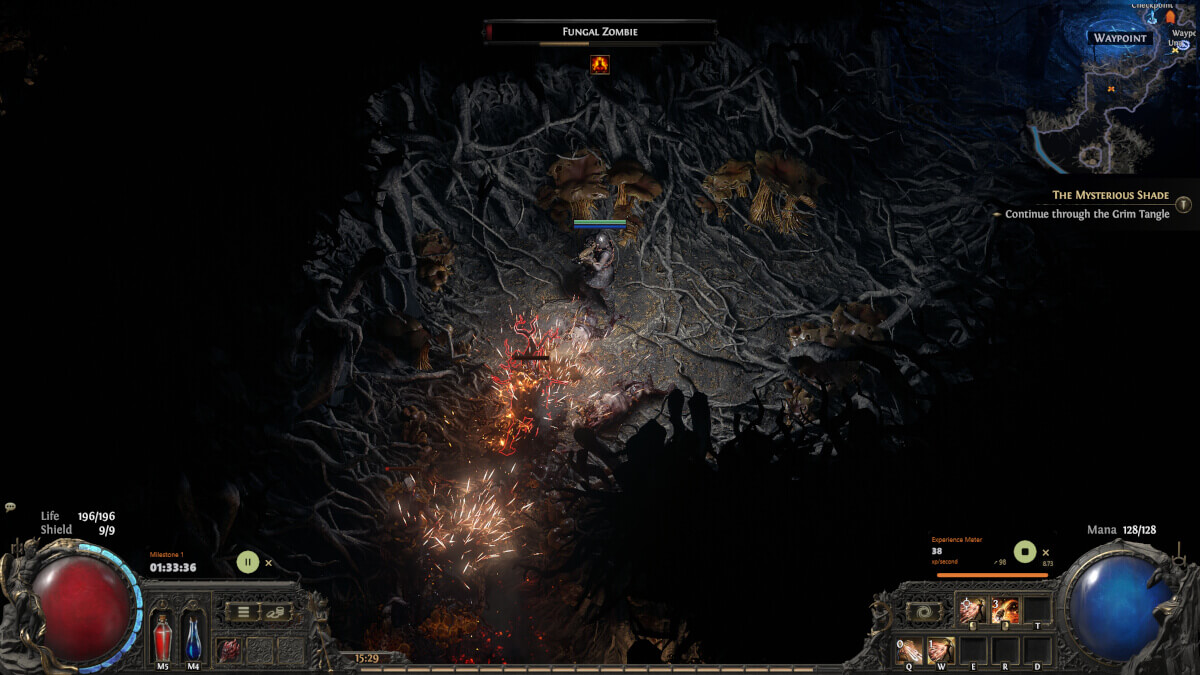1200x675 pixels.
Task: Open the coin shop button
Action: point(276,611)
